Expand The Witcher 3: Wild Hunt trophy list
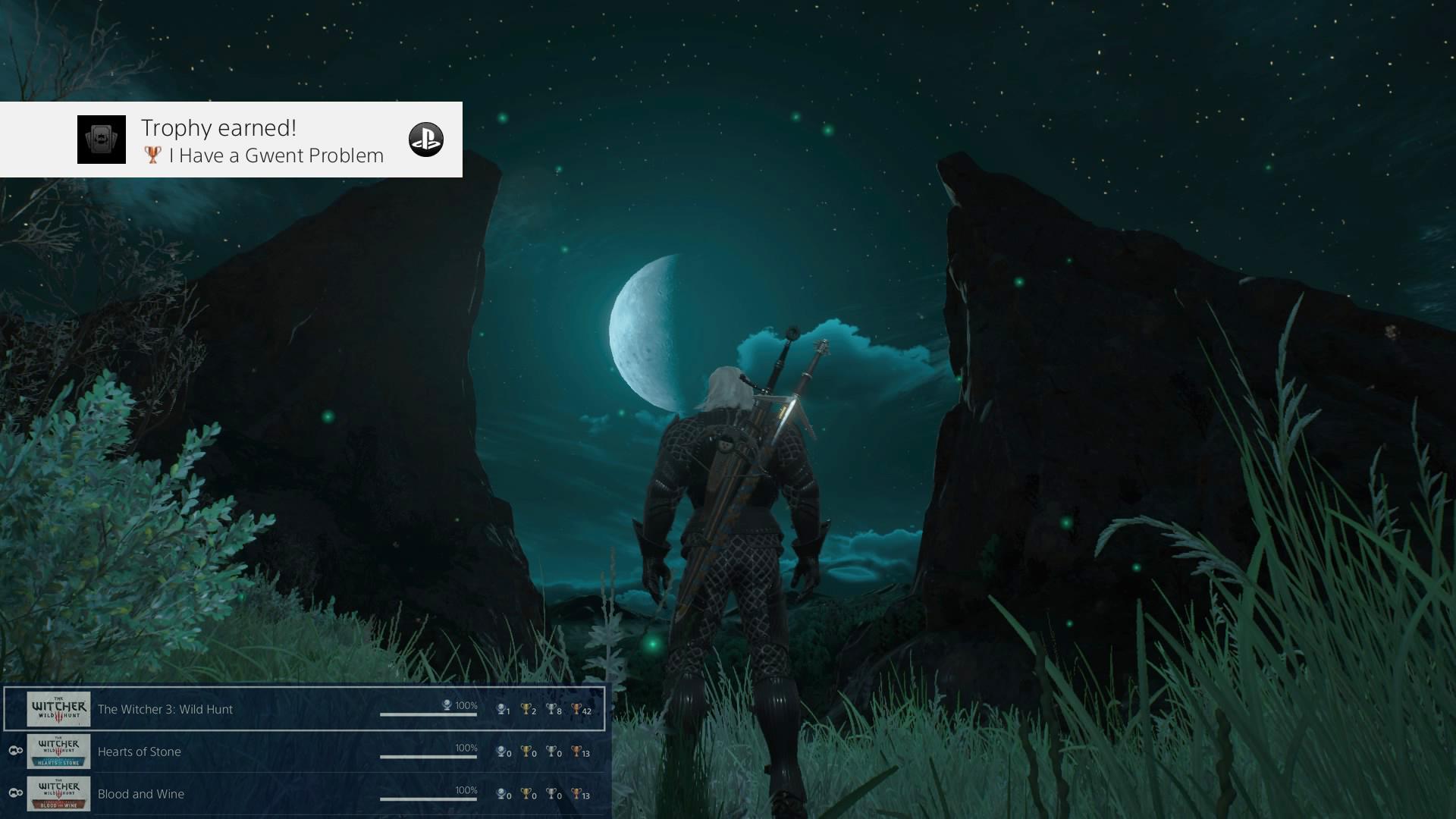 pyautogui.click(x=303, y=709)
